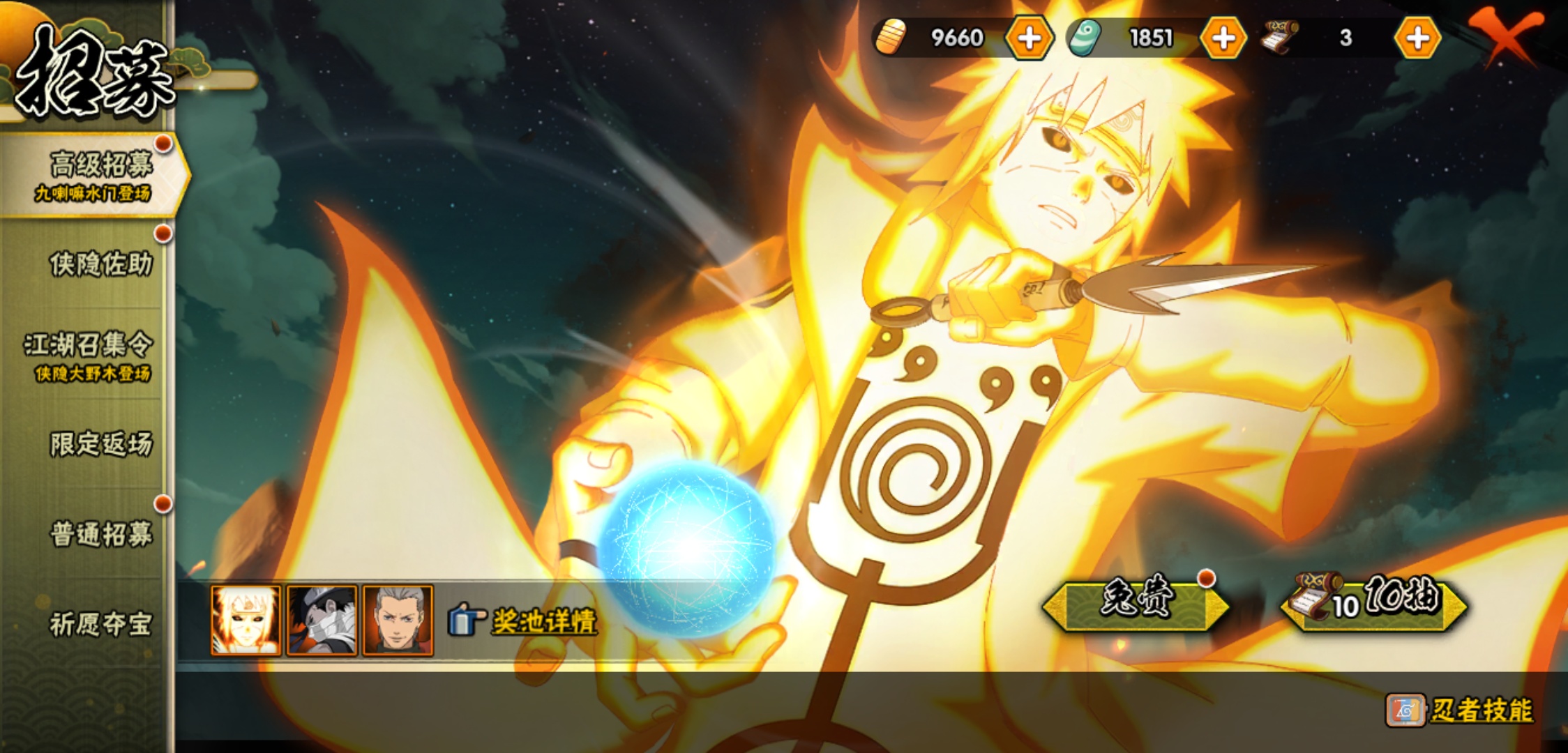Start the 10抽 ten-draw recruitment
This screenshot has width=1568, height=753.
click(x=1374, y=602)
